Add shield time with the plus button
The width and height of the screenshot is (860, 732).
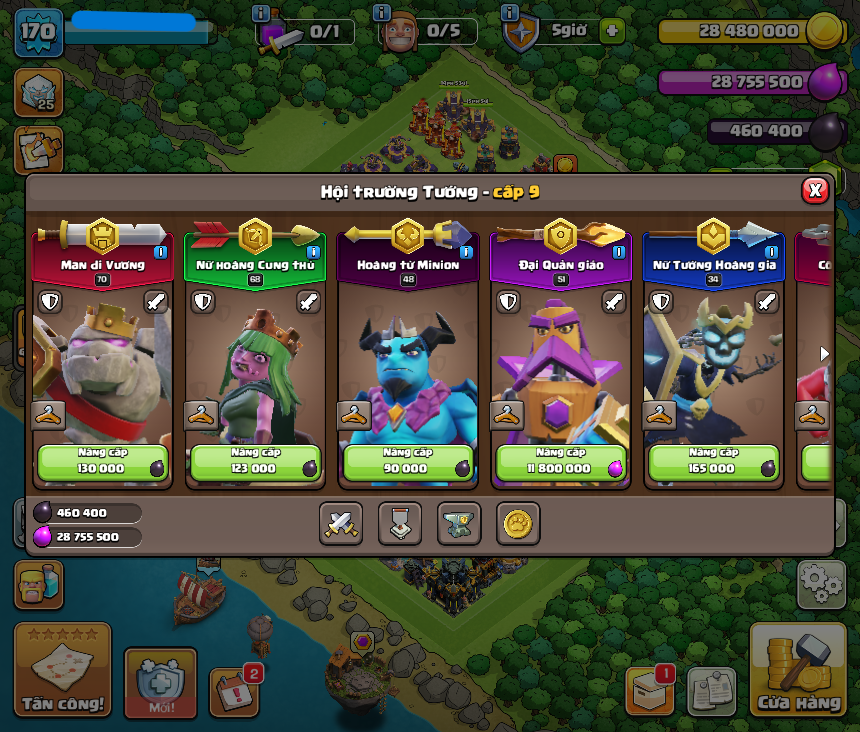pyautogui.click(x=612, y=31)
